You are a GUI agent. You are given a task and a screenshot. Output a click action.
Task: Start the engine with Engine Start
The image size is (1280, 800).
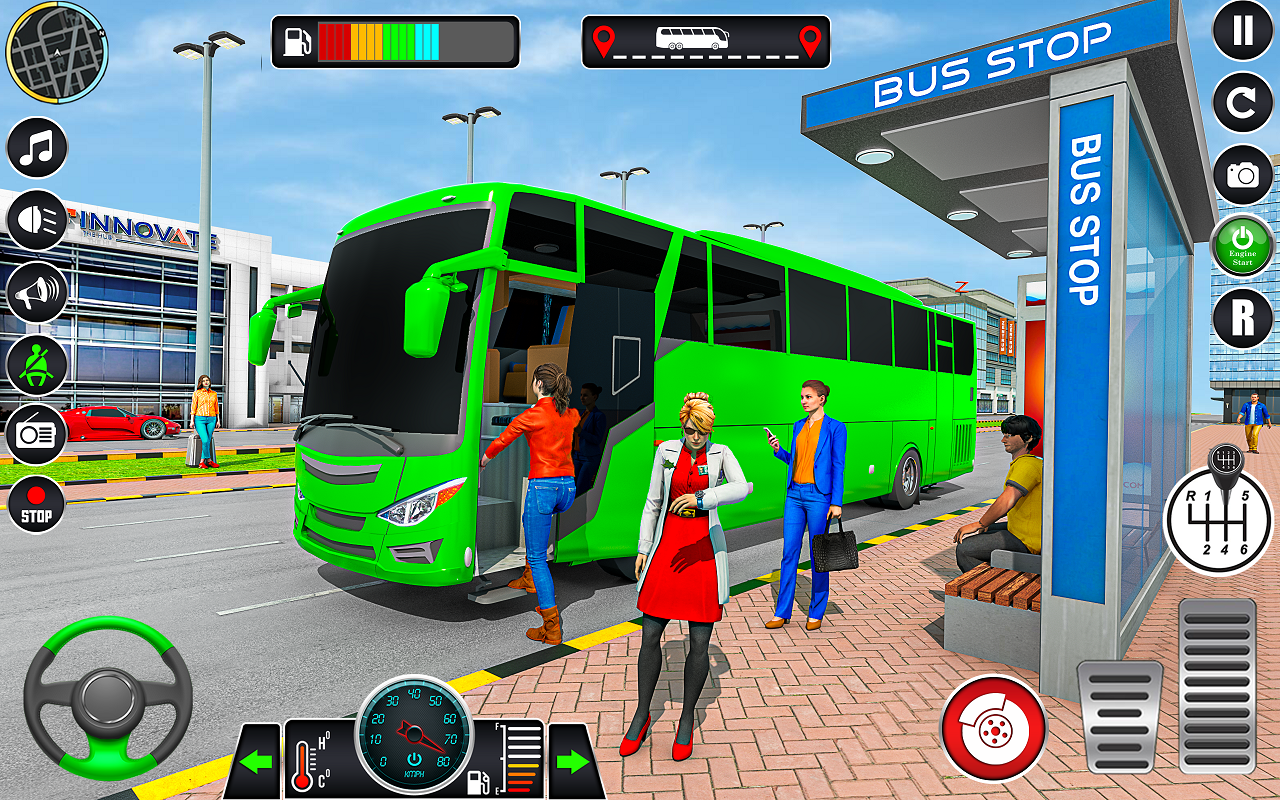(x=1242, y=243)
